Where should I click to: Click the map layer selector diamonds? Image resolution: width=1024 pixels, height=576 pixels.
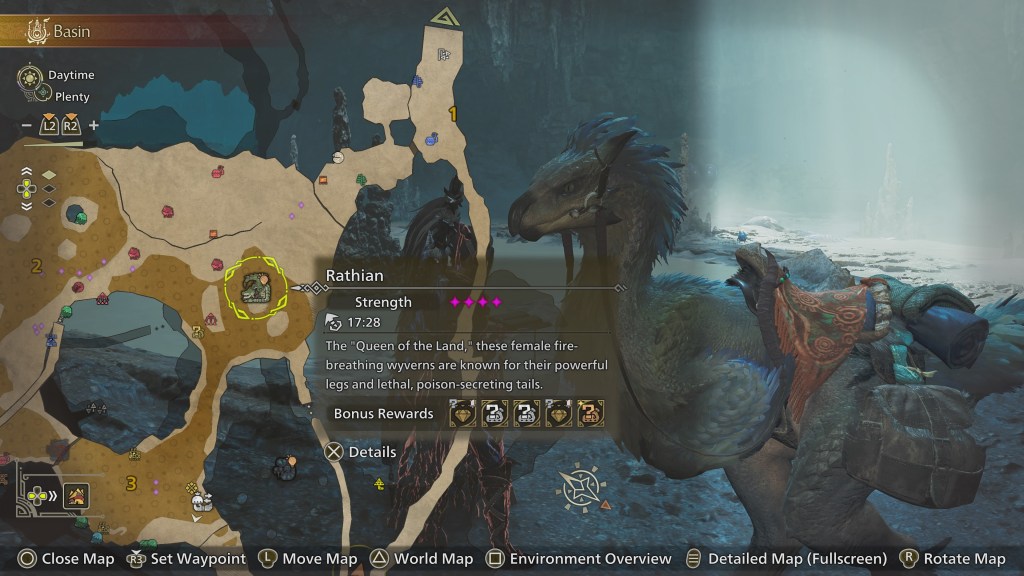(48, 188)
